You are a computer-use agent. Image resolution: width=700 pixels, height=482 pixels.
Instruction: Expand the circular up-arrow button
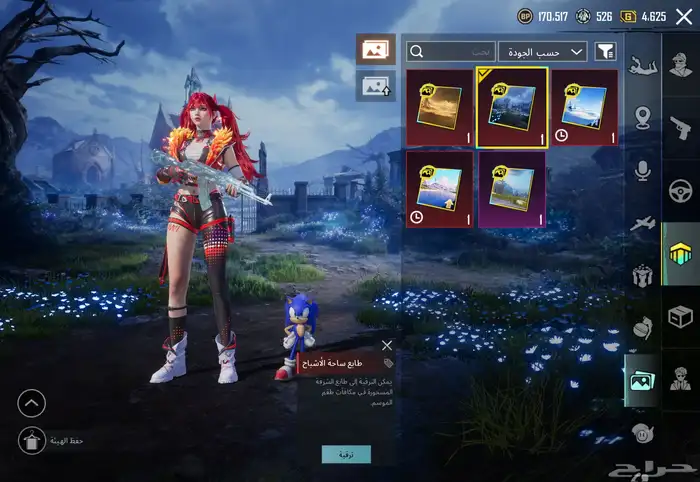pyautogui.click(x=32, y=403)
